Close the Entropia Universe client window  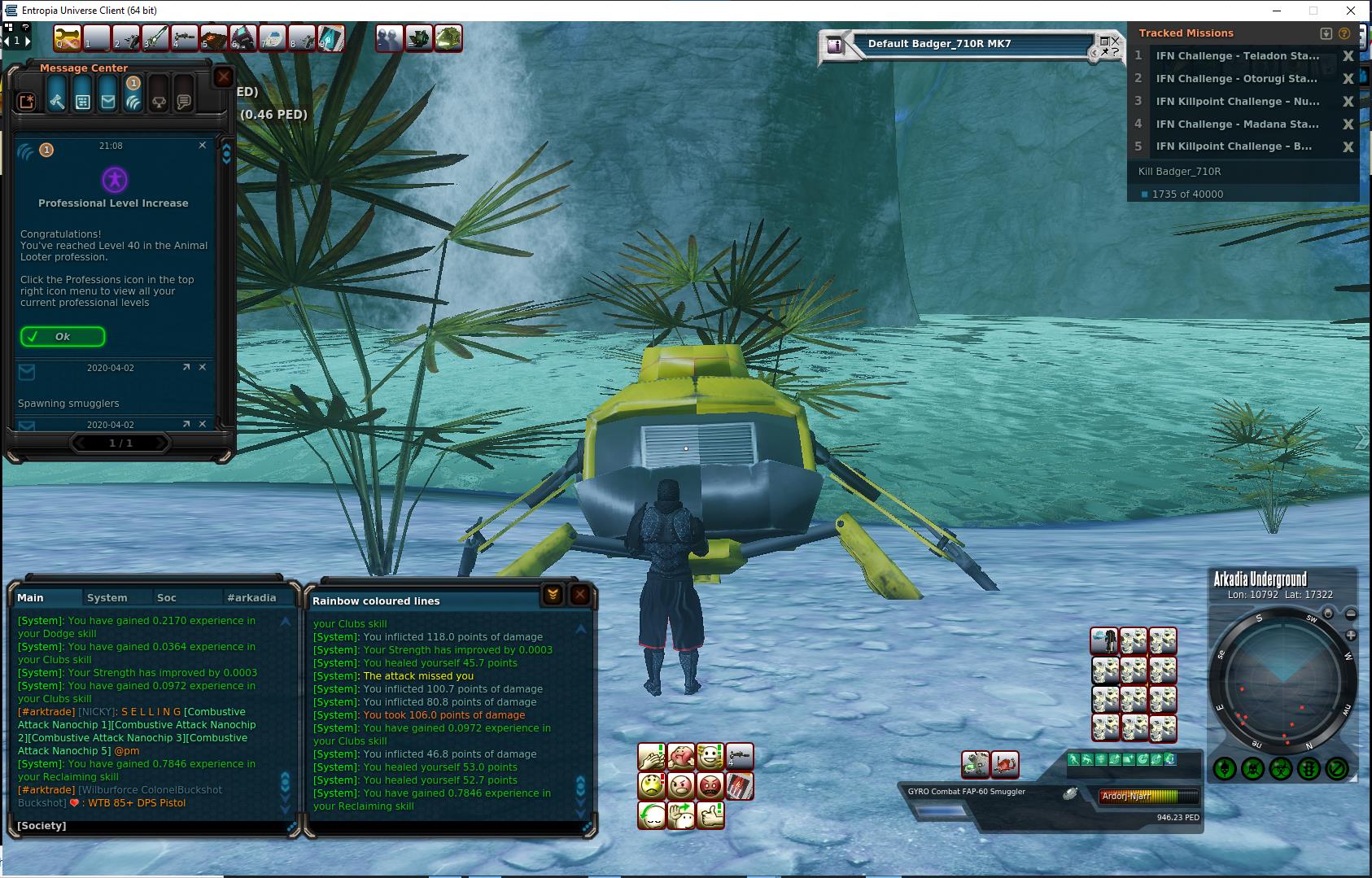coord(1351,11)
